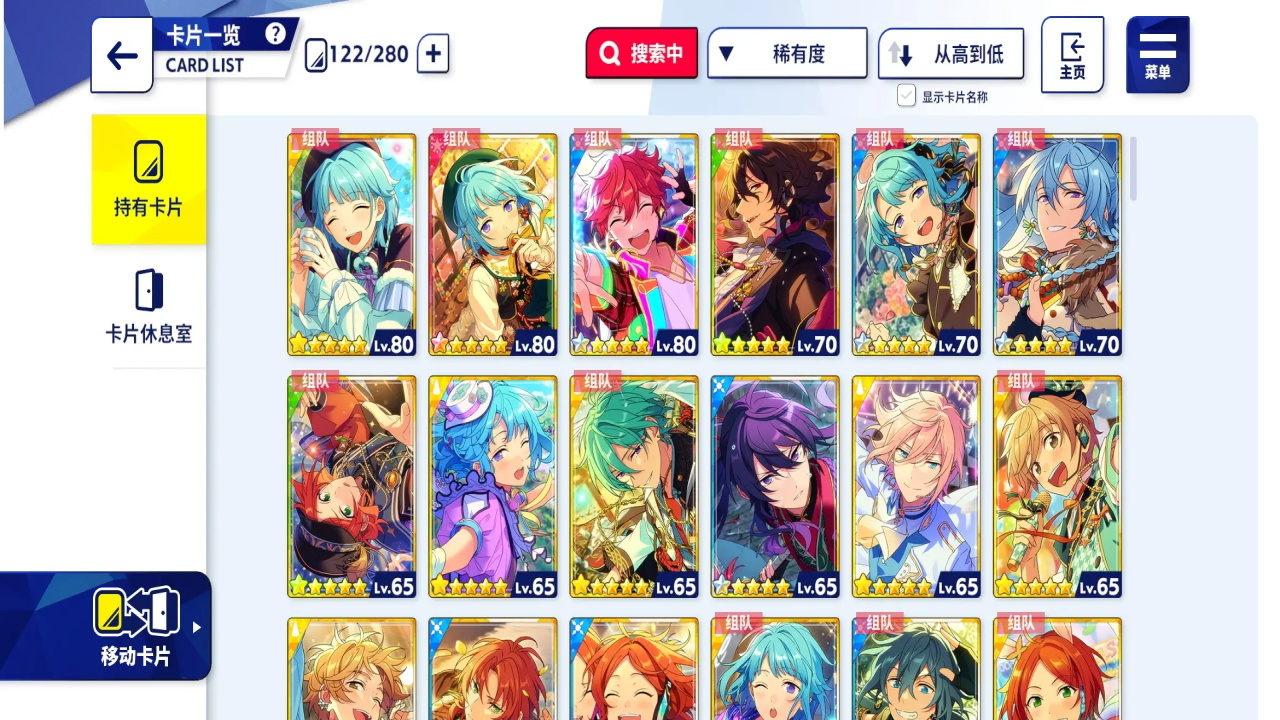Click the dropdown arrow on the rarity filter
This screenshot has height=720, width=1280.
[726, 52]
